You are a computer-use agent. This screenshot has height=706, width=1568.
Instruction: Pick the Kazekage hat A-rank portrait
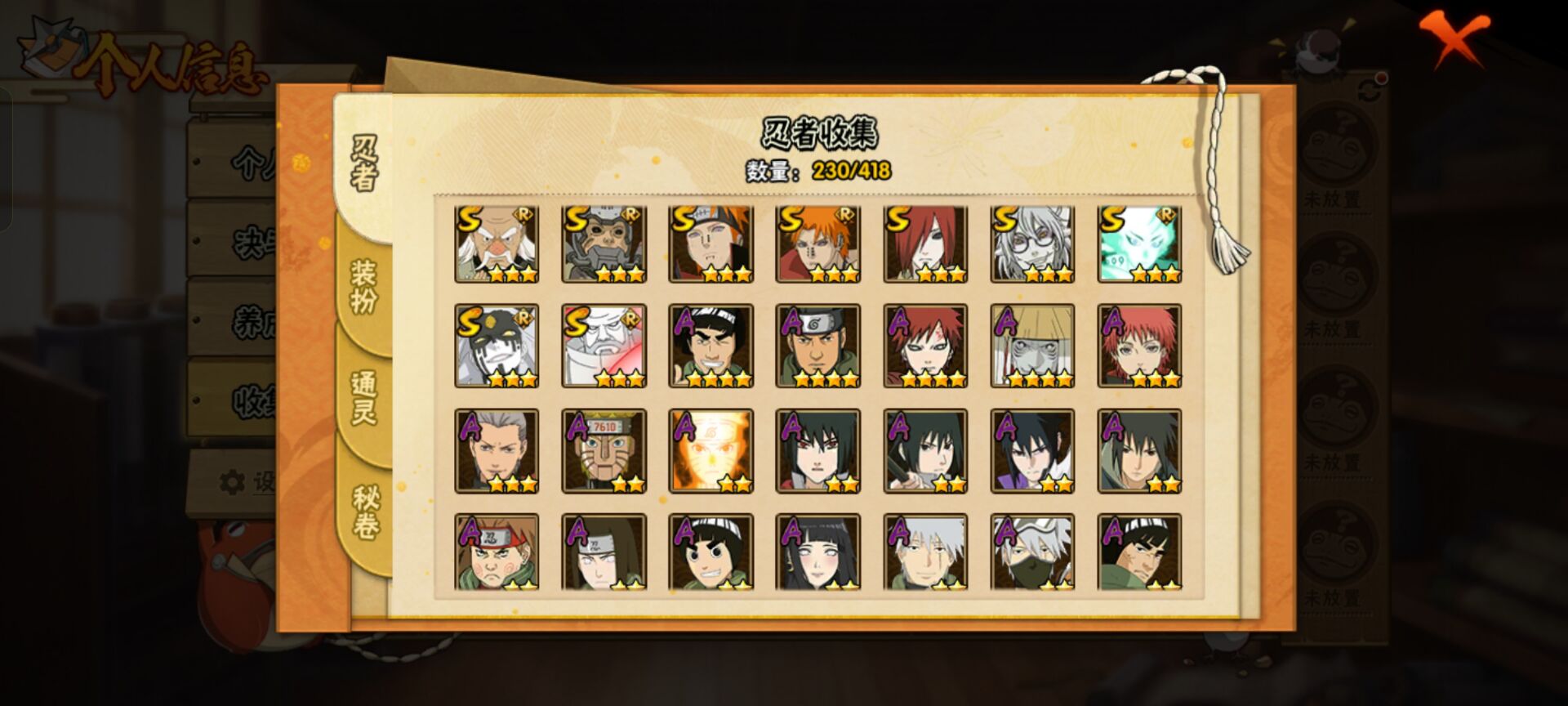[1032, 346]
